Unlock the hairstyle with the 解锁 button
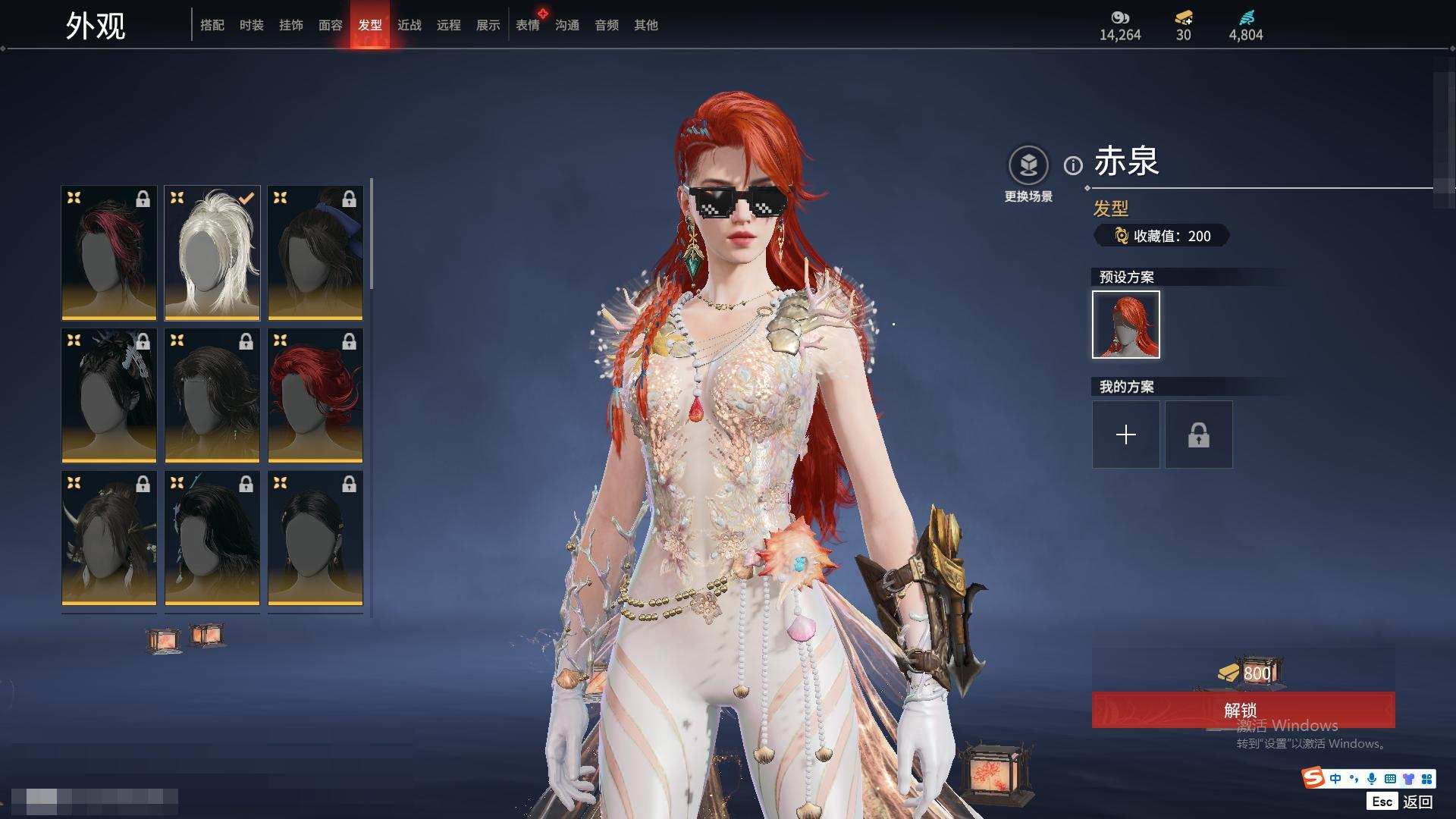This screenshot has width=1456, height=819. tap(1243, 710)
